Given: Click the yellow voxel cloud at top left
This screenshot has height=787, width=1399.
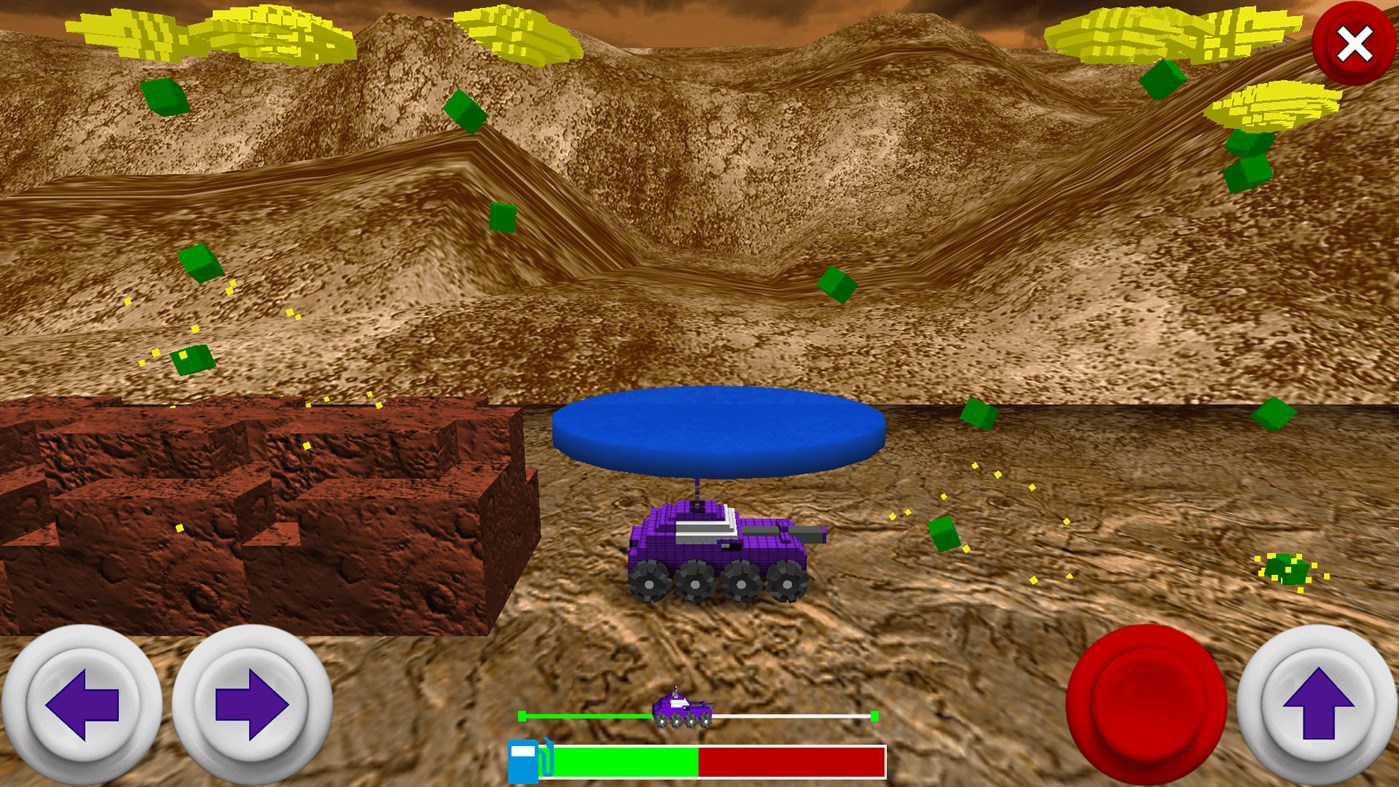Looking at the screenshot, I should [200, 30].
